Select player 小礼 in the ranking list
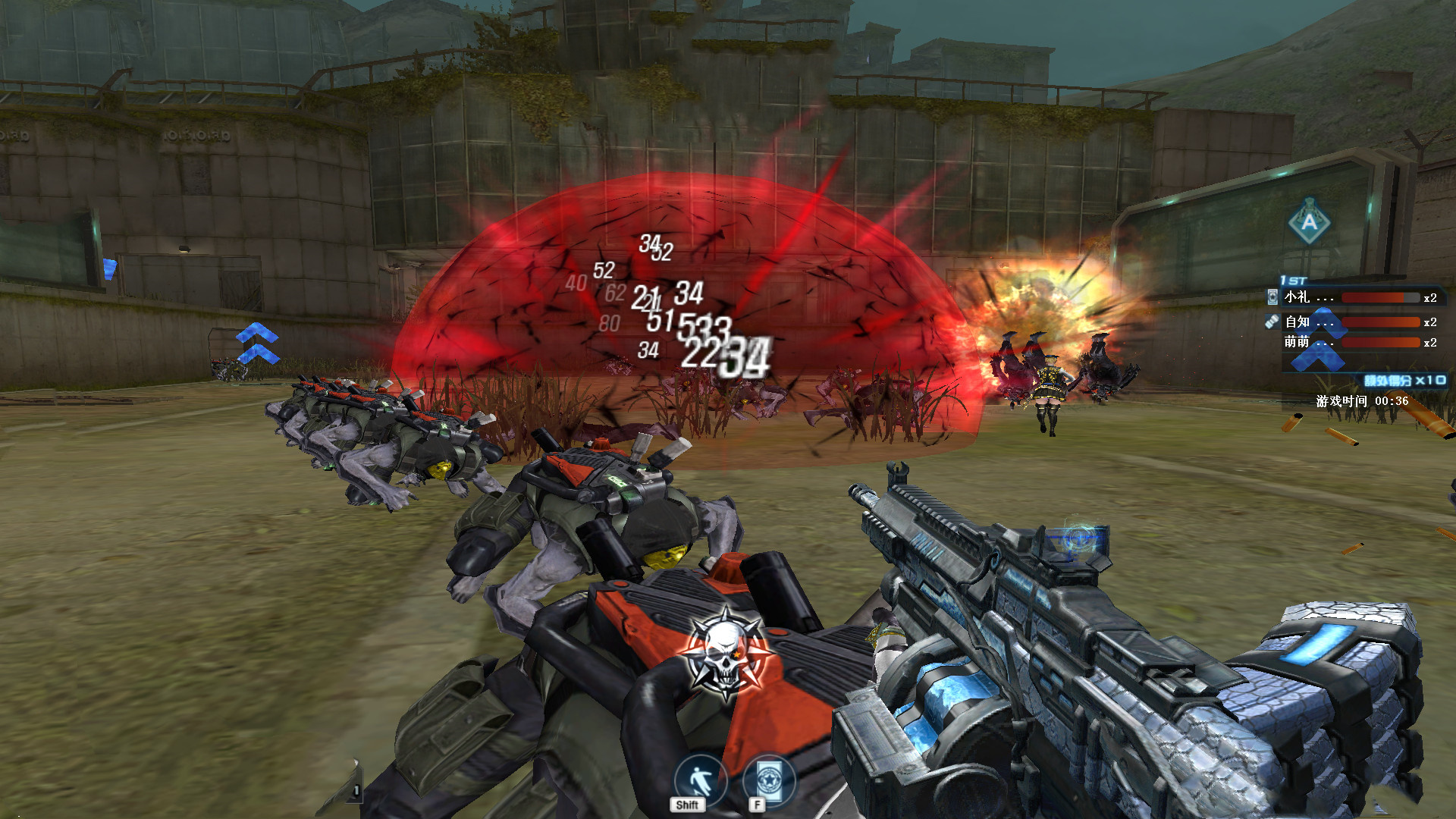Image resolution: width=1456 pixels, height=819 pixels. click(1298, 297)
